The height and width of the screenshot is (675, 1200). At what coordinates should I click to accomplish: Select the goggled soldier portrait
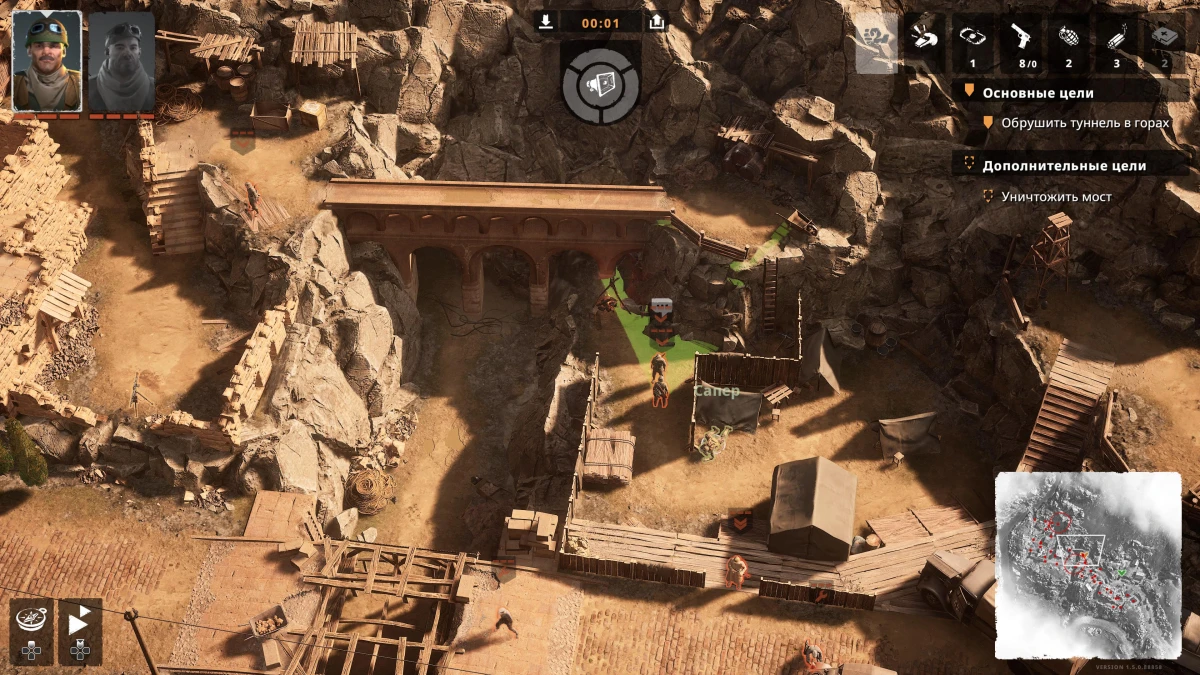tap(47, 61)
